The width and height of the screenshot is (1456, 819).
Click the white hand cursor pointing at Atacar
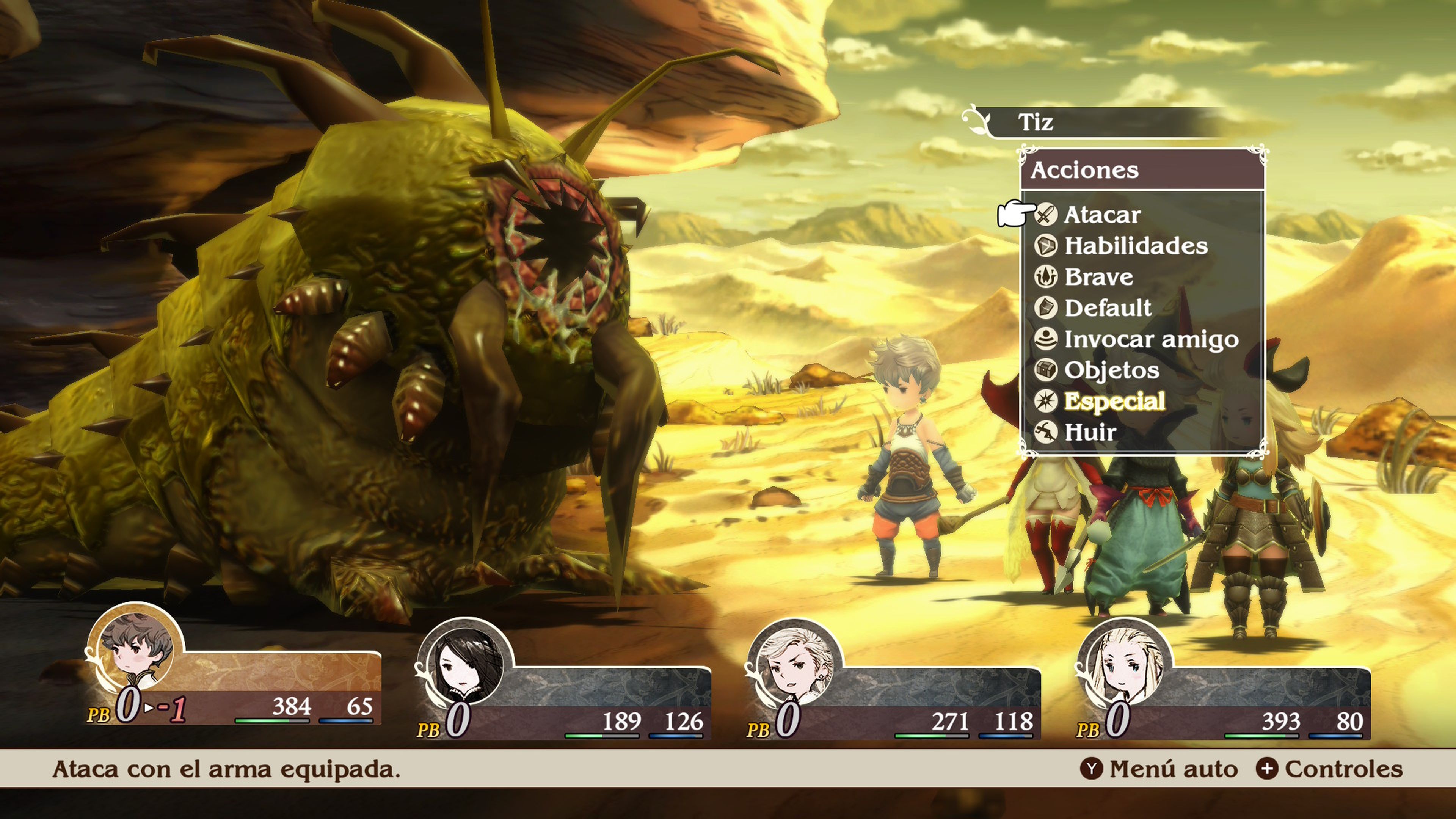1021,213
